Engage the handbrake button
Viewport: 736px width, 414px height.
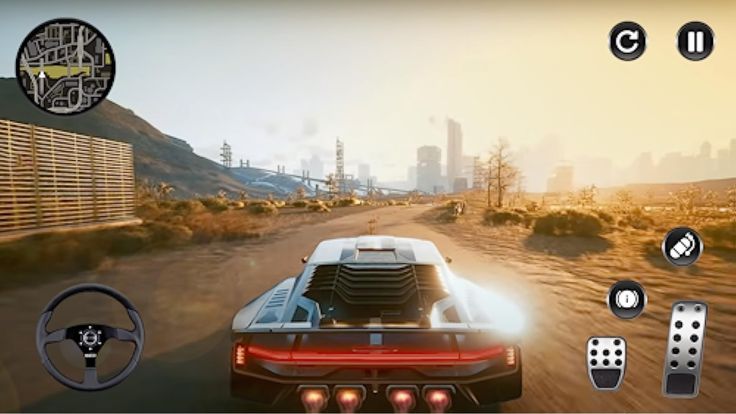tap(627, 299)
